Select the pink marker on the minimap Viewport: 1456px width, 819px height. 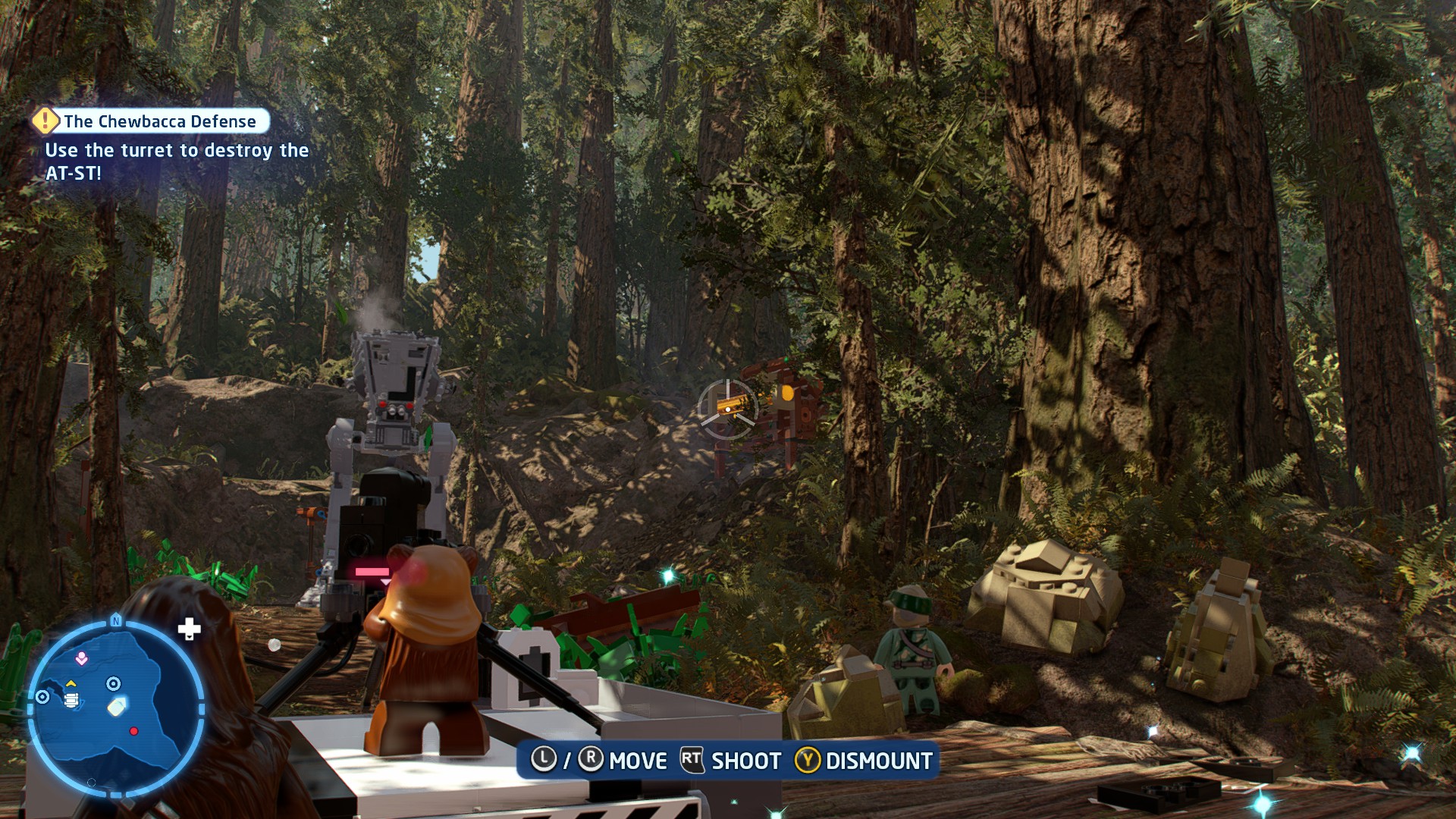pos(81,659)
